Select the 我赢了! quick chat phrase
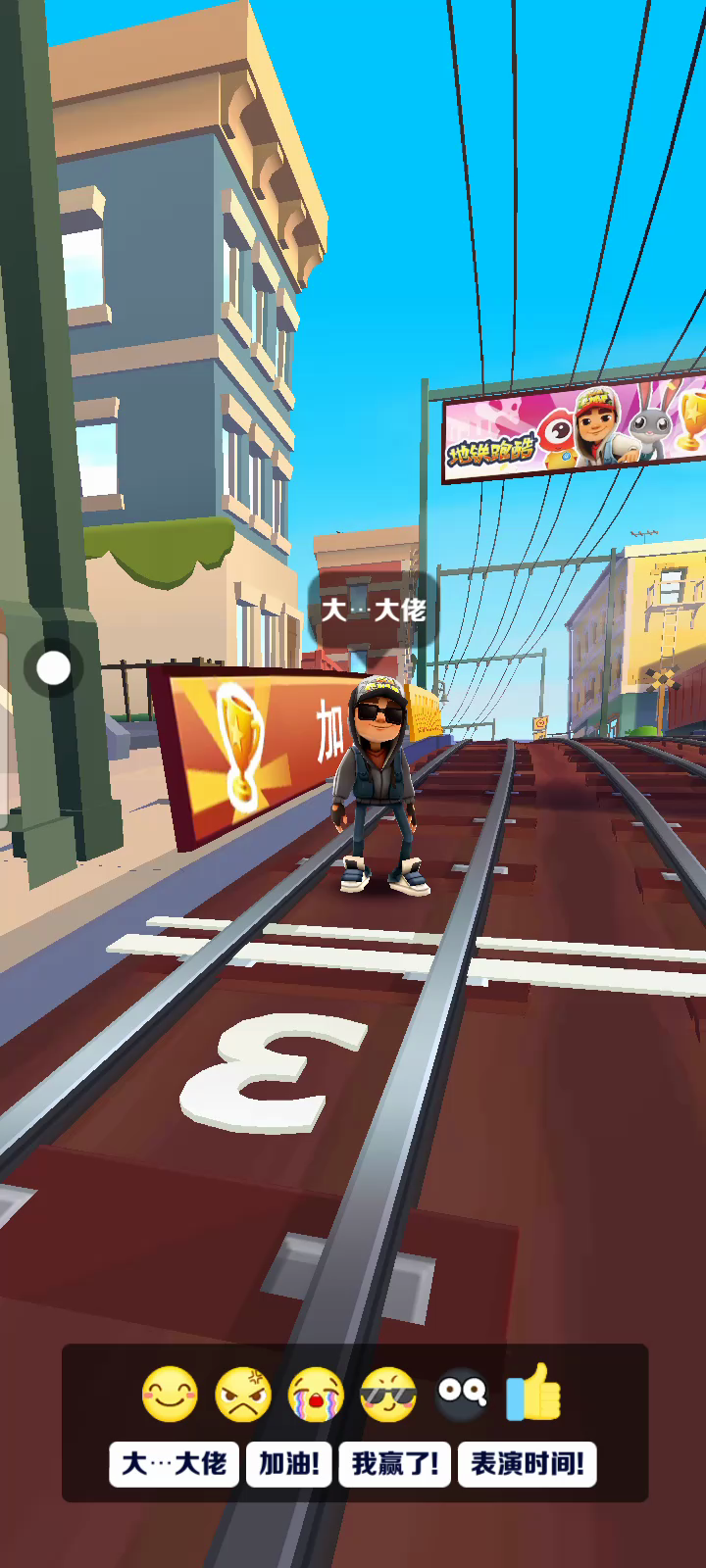The height and width of the screenshot is (1568, 706). point(395,1464)
